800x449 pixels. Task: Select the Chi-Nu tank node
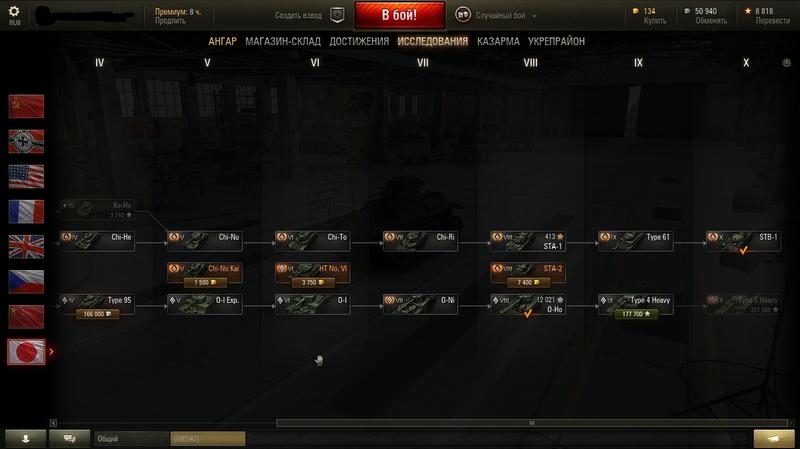[x=204, y=240]
